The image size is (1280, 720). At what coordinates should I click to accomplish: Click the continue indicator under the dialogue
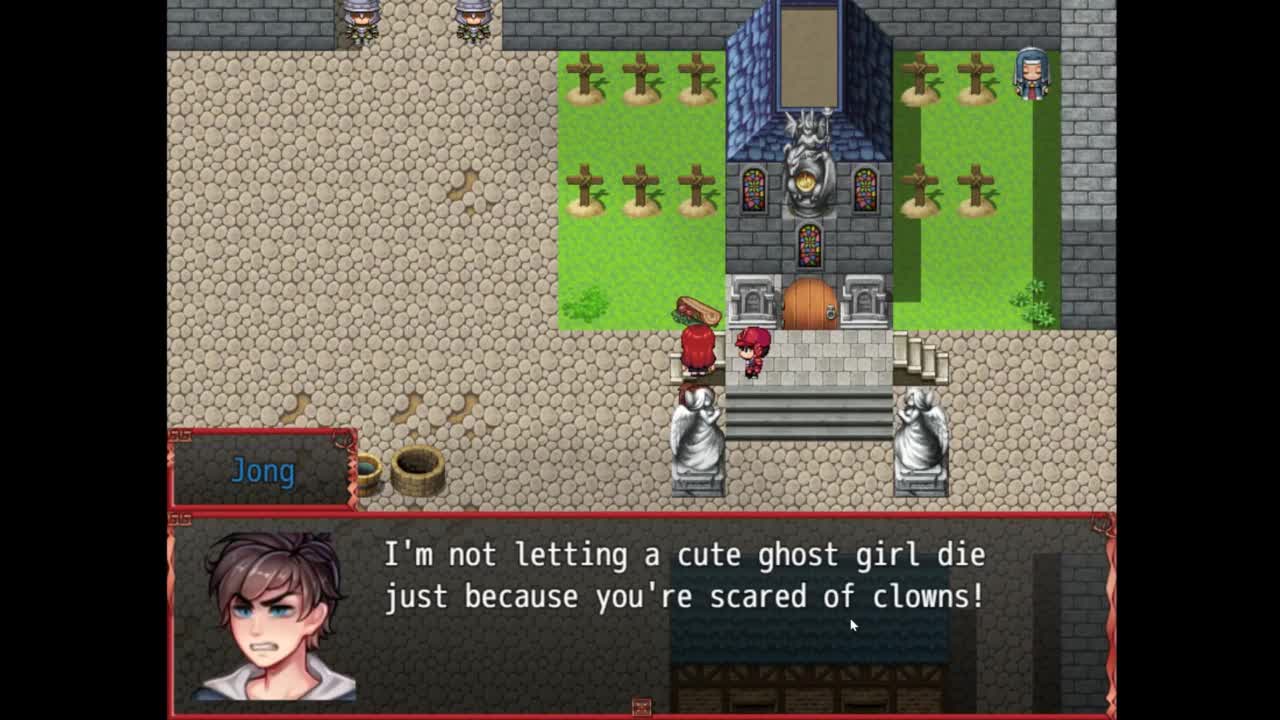click(641, 707)
